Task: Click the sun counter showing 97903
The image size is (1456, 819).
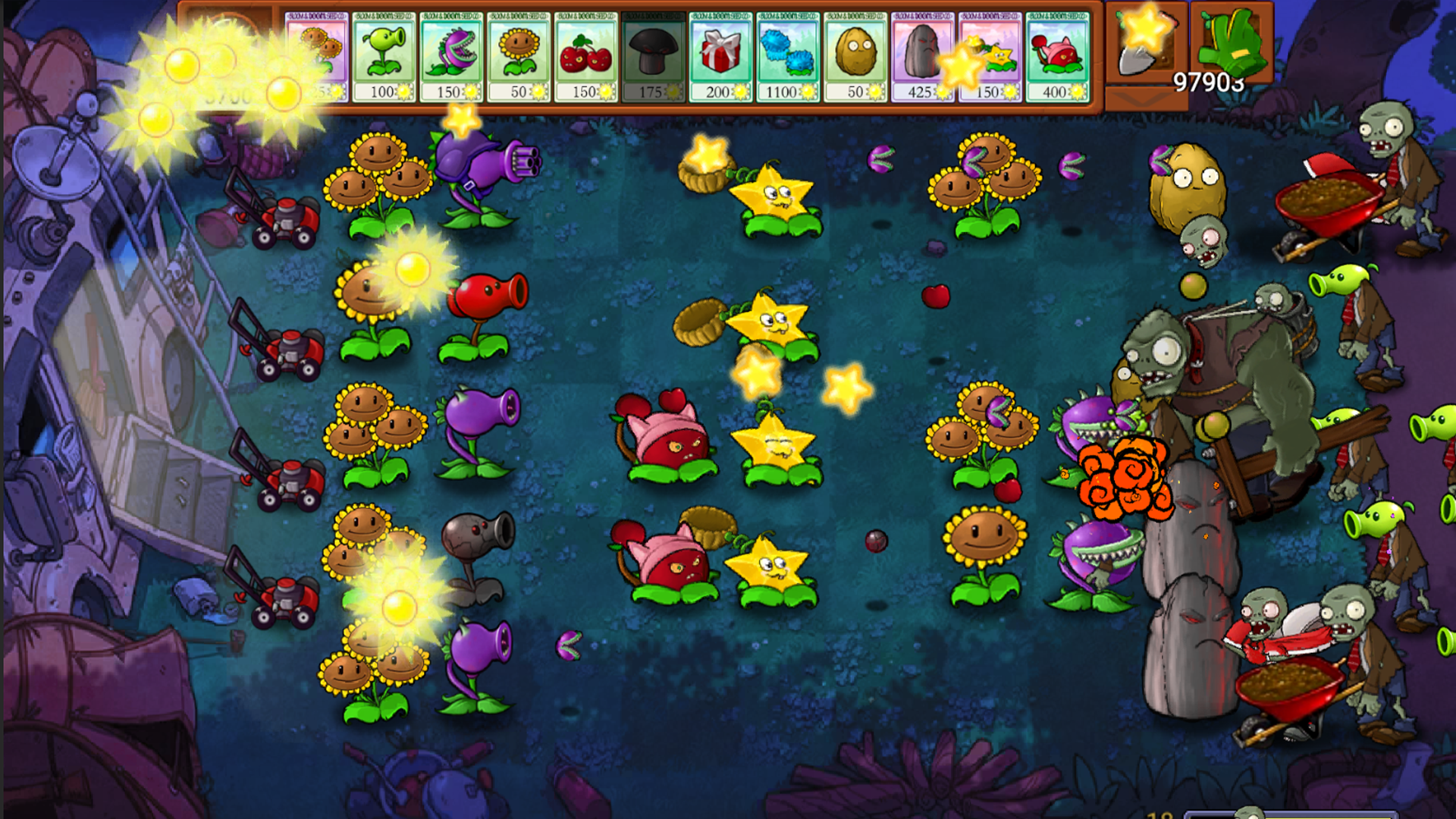Action: (x=1209, y=83)
